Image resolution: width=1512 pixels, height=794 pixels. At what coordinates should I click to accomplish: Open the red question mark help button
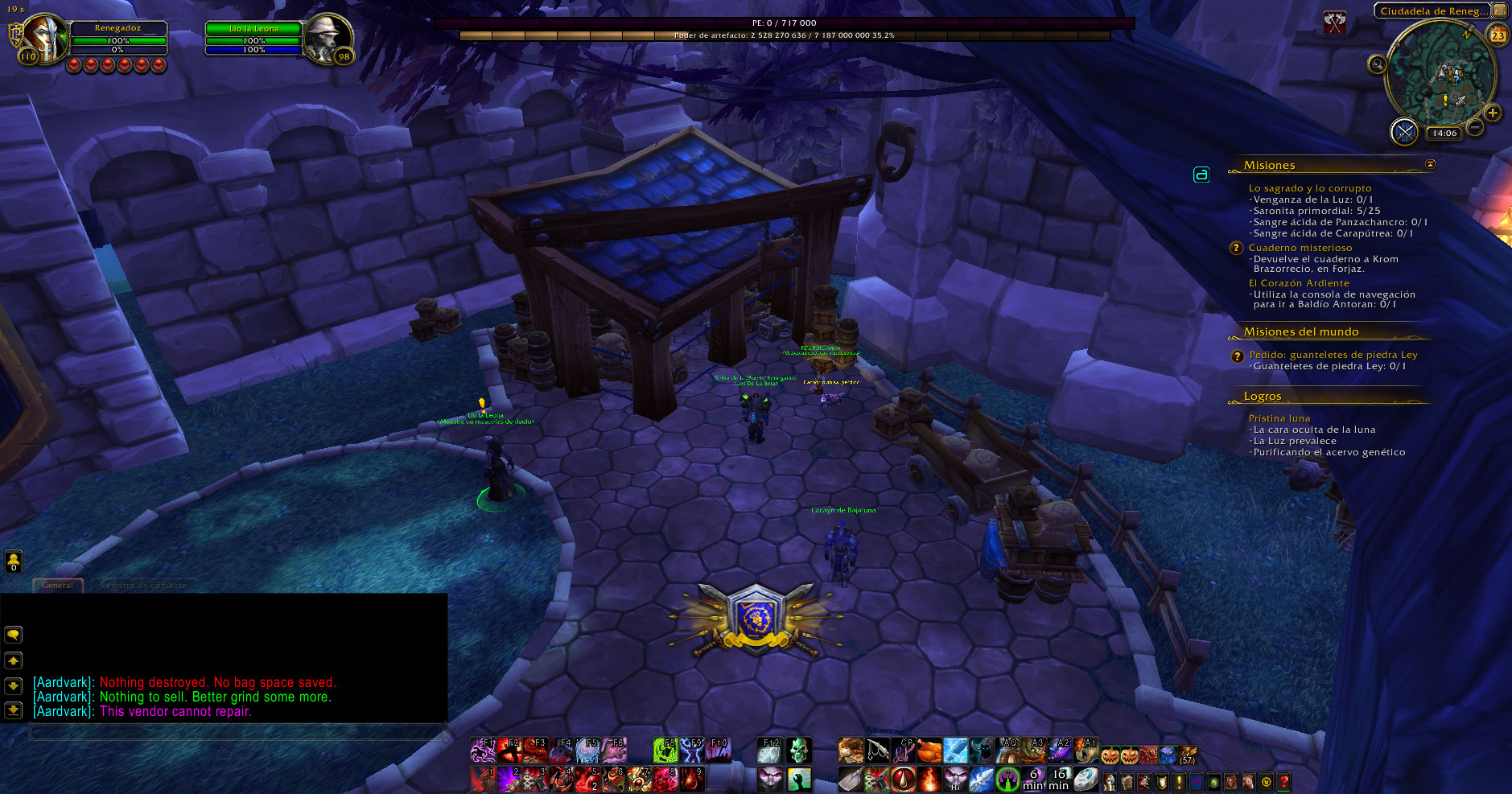pyautogui.click(x=1283, y=780)
